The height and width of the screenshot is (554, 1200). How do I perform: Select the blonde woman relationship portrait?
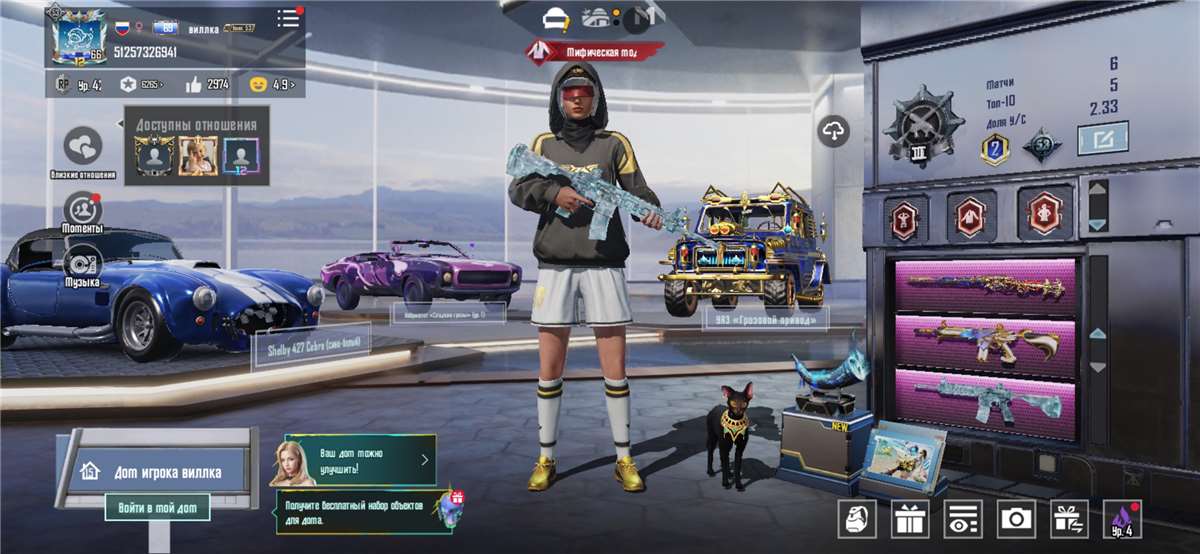coord(197,155)
